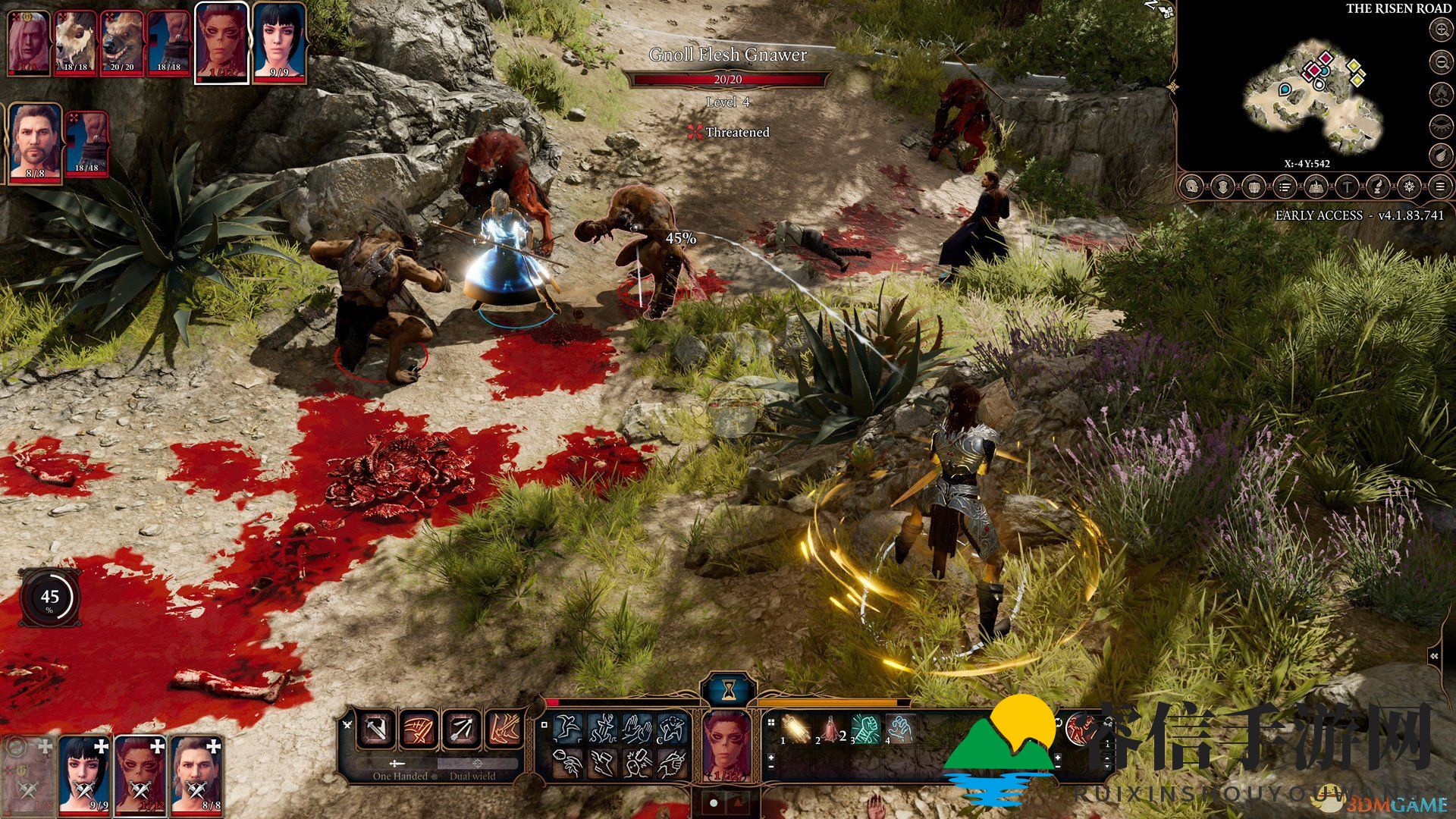Image resolution: width=1456 pixels, height=819 pixels.
Task: Zoom out on the minimap
Action: tap(1440, 62)
